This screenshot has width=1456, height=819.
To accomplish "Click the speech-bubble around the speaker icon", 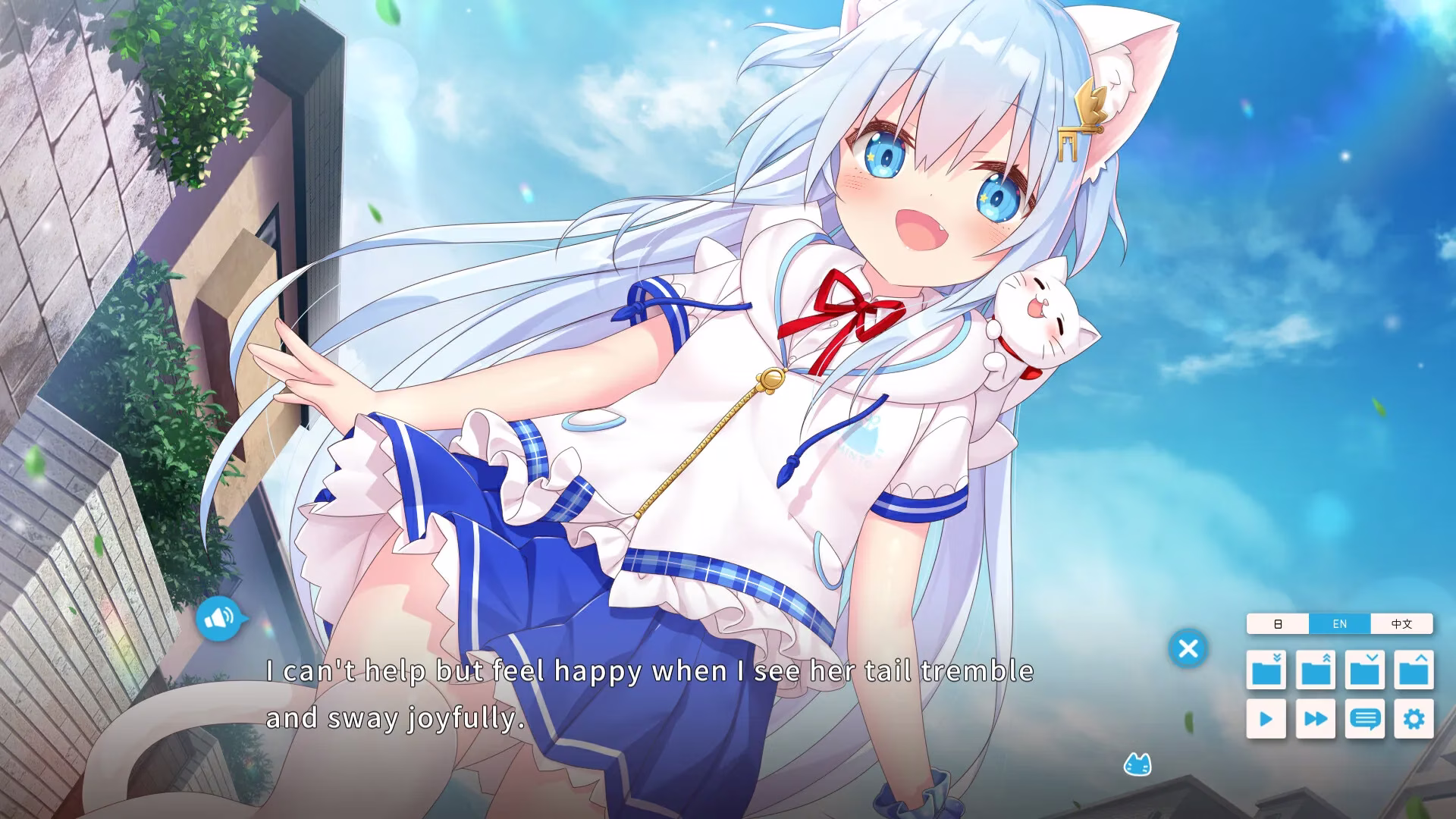I will (219, 618).
